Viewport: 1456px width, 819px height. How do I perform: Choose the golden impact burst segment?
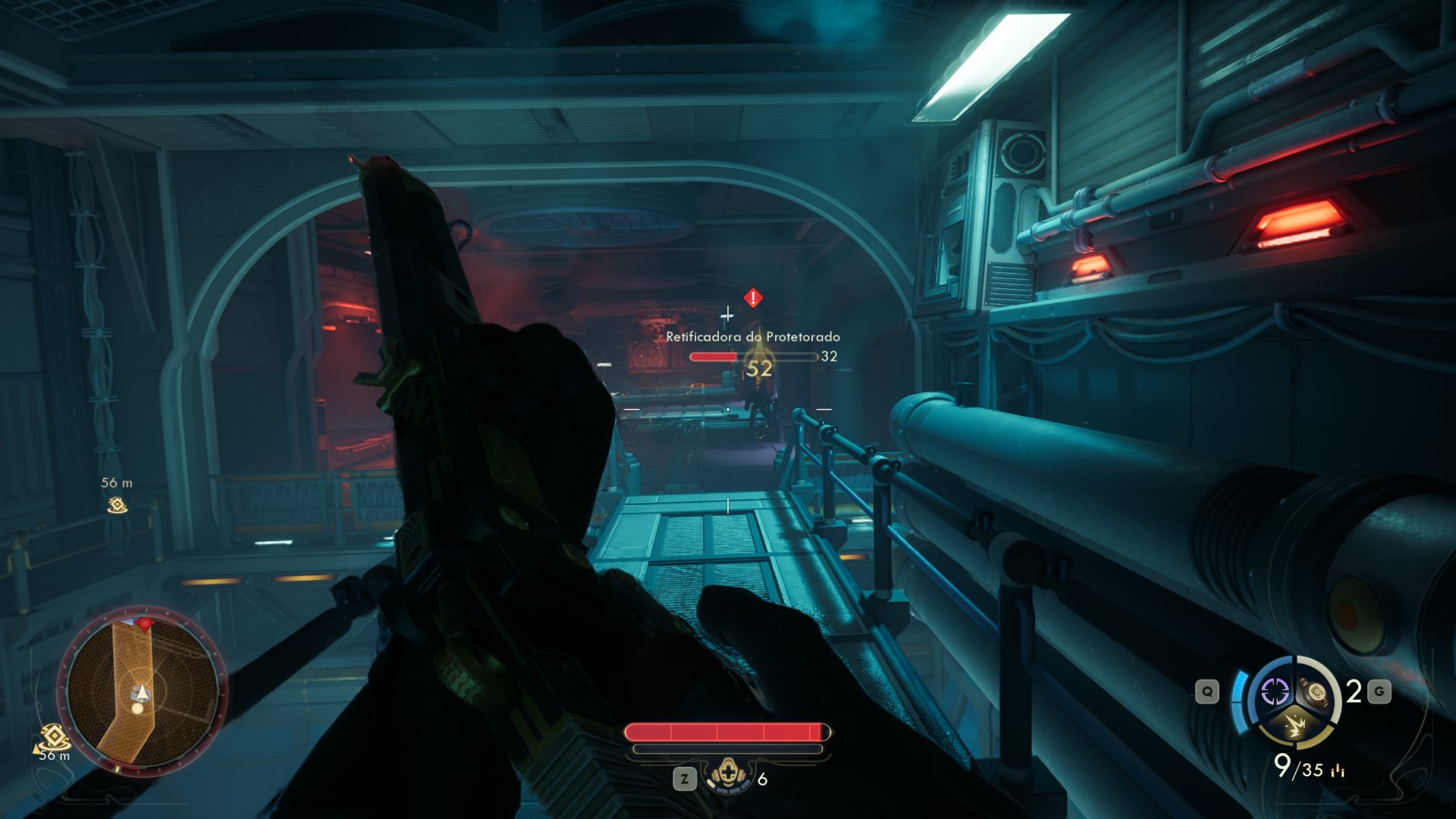[x=1294, y=726]
